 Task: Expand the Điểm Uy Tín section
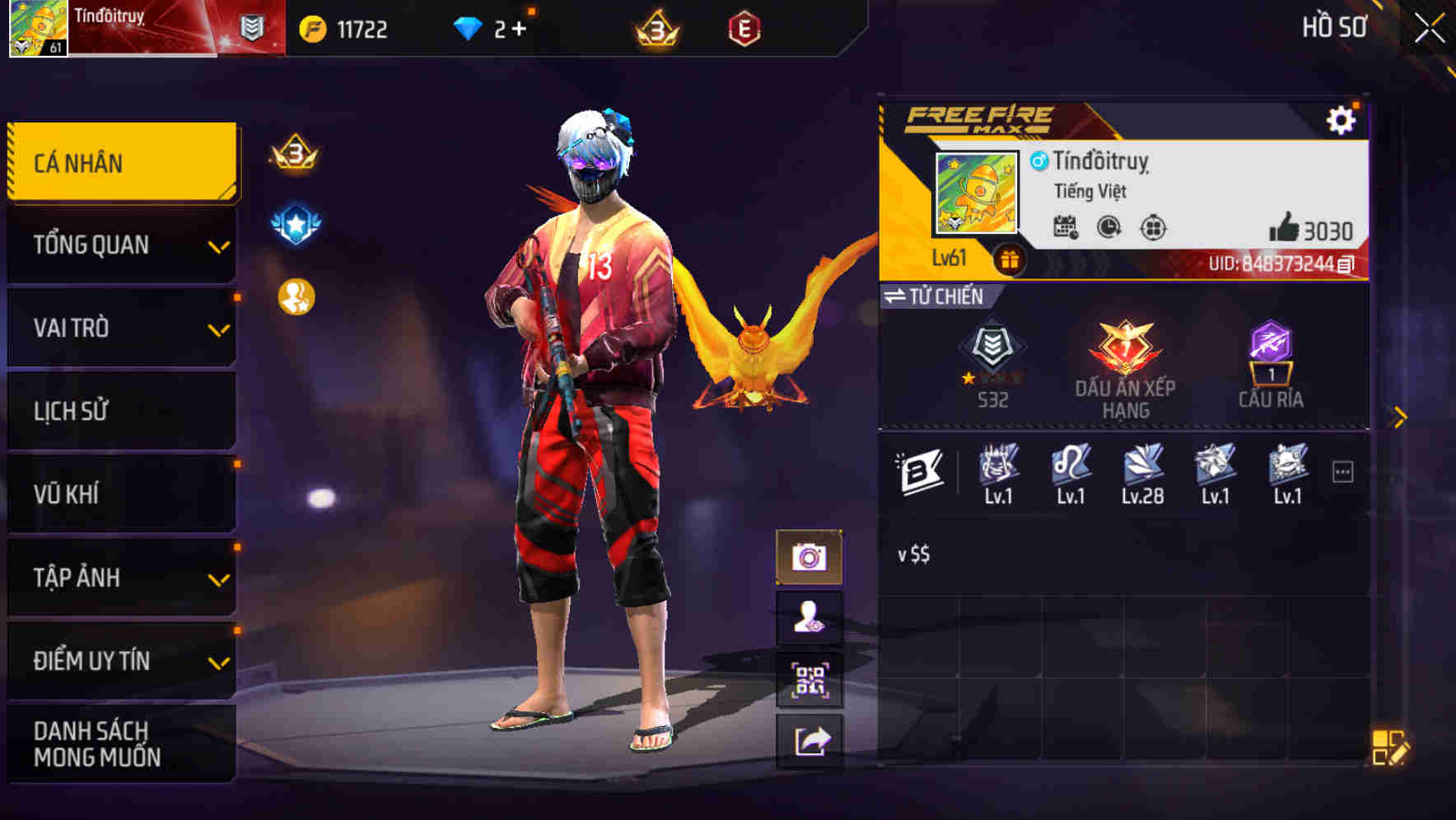121,659
